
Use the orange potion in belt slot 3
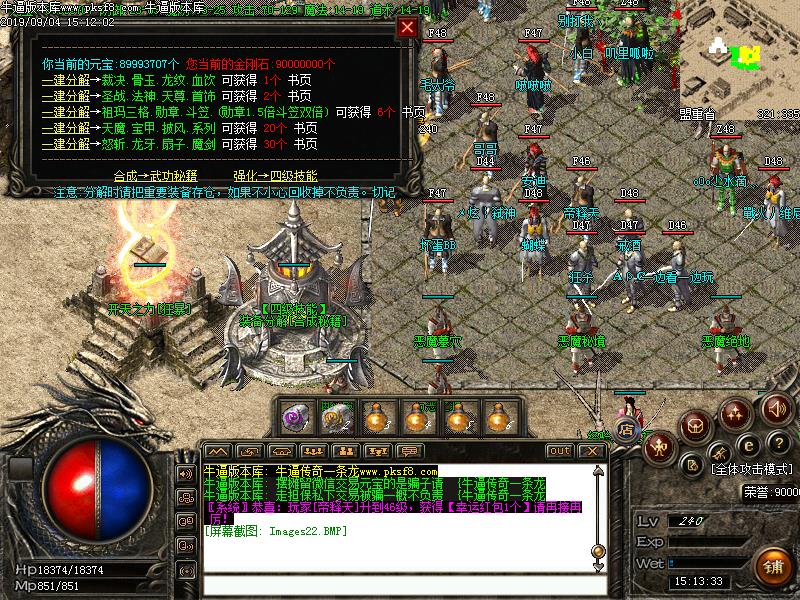coord(377,416)
